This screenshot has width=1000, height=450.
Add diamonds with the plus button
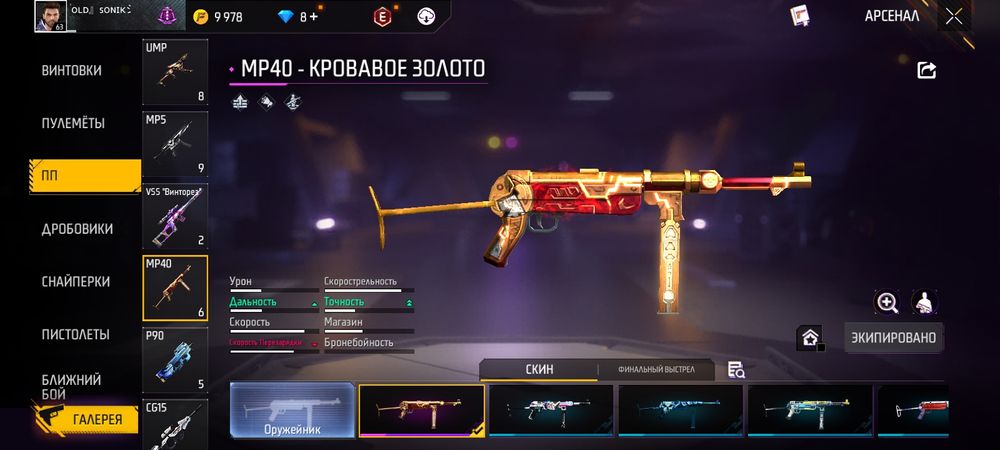click(x=314, y=17)
